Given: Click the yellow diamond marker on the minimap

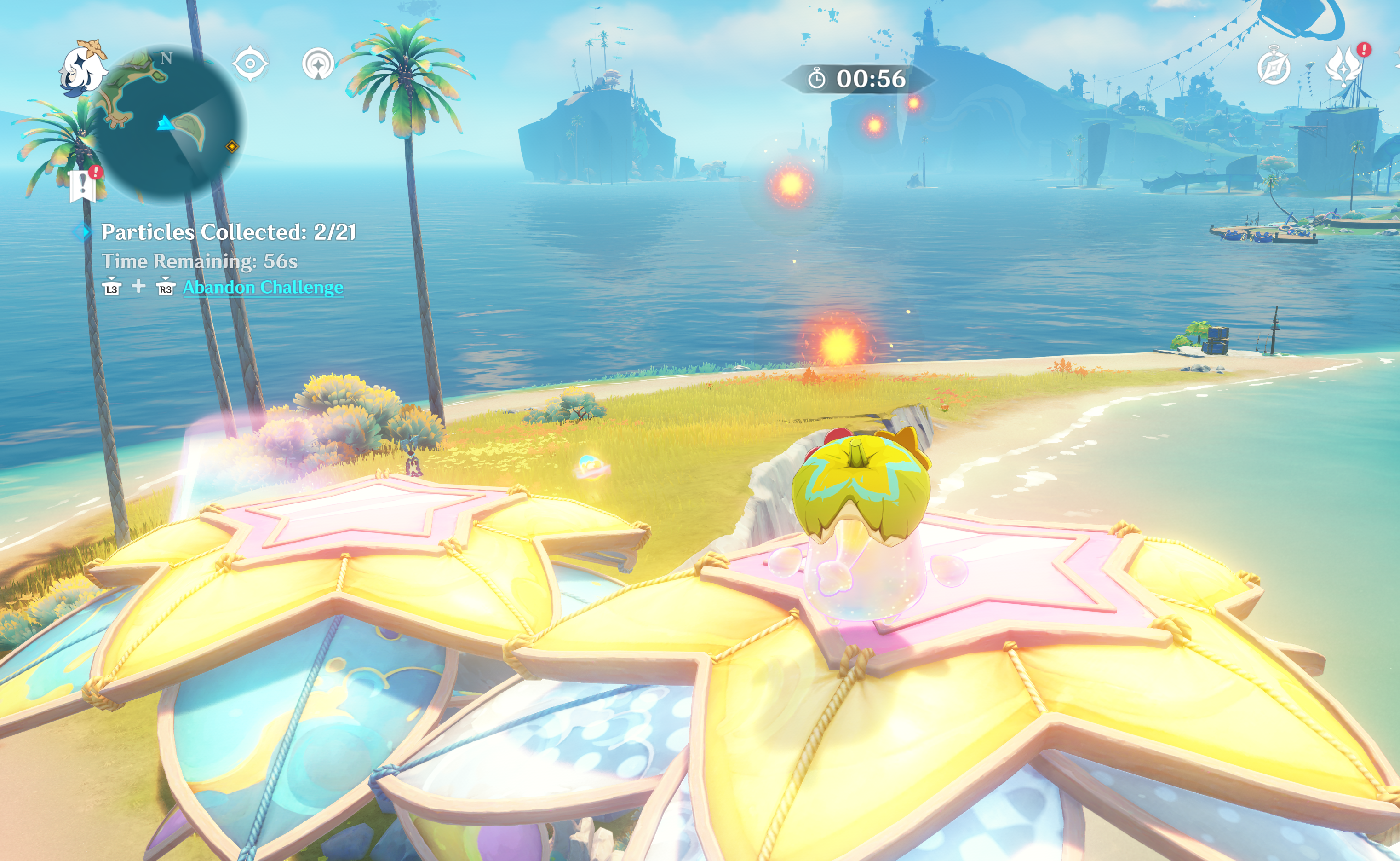Looking at the screenshot, I should tap(232, 147).
